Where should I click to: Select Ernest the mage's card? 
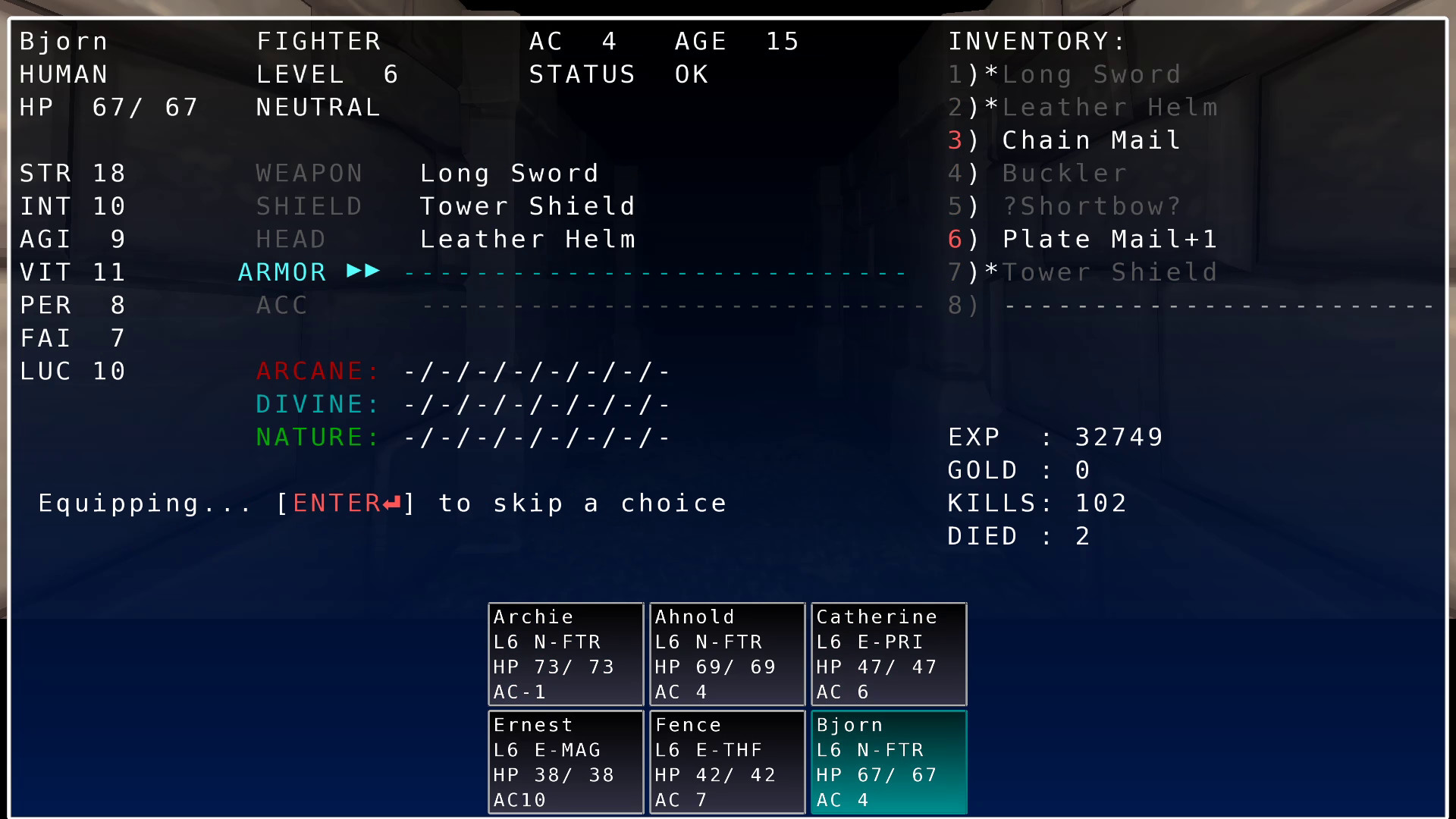pos(565,761)
